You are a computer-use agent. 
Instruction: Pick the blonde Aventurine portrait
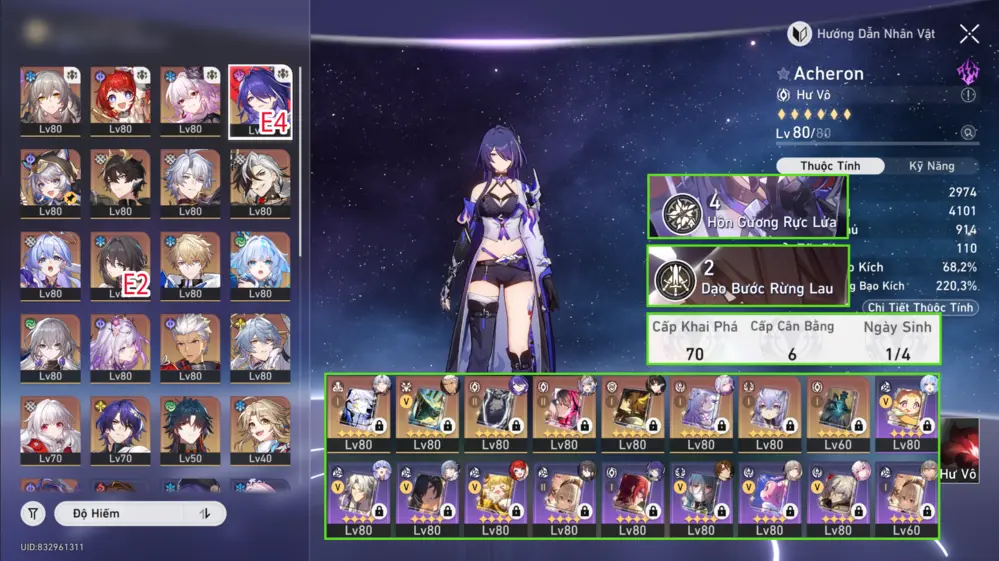pyautogui.click(x=190, y=264)
